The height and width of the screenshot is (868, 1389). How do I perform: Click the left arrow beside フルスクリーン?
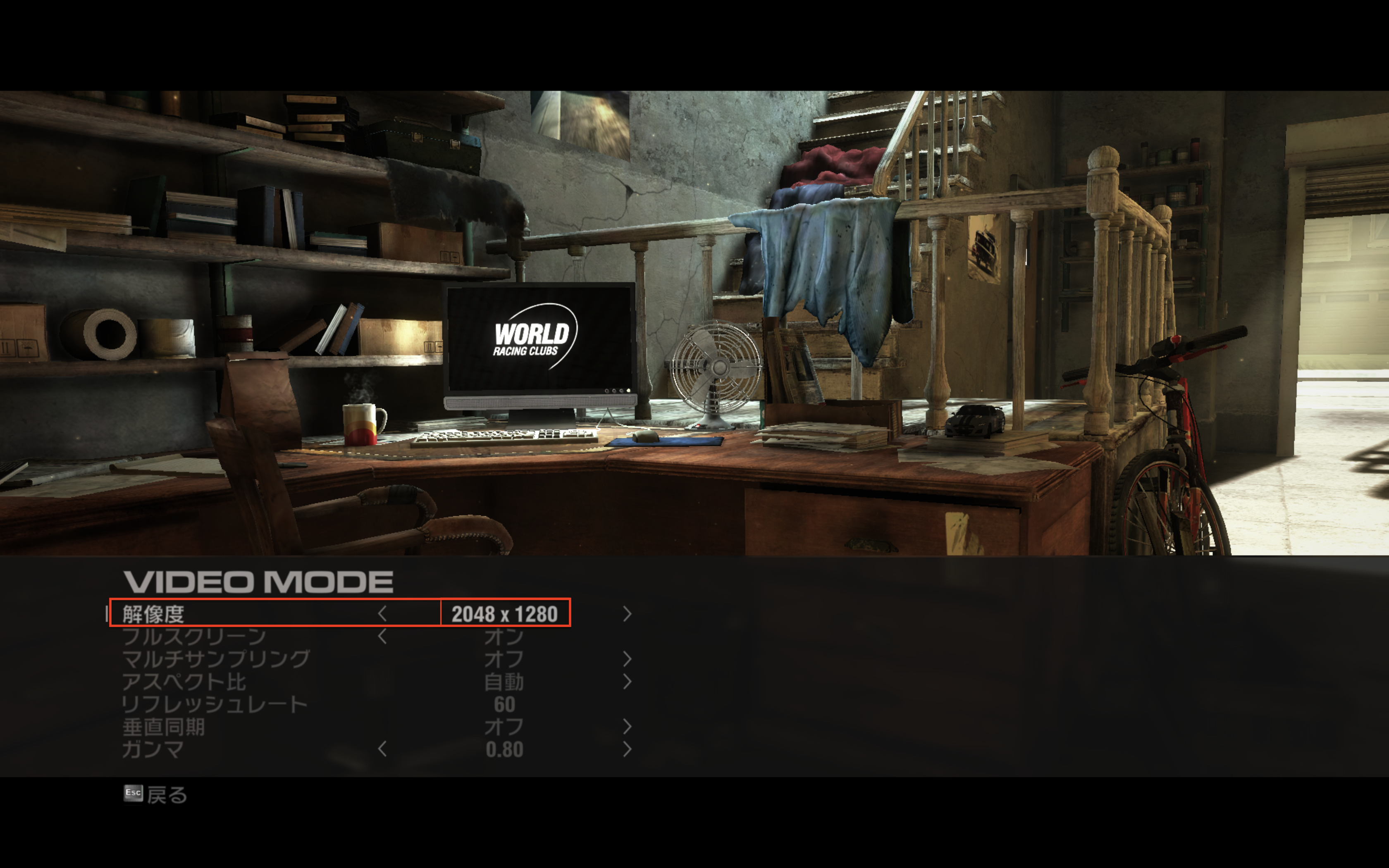pyautogui.click(x=382, y=636)
